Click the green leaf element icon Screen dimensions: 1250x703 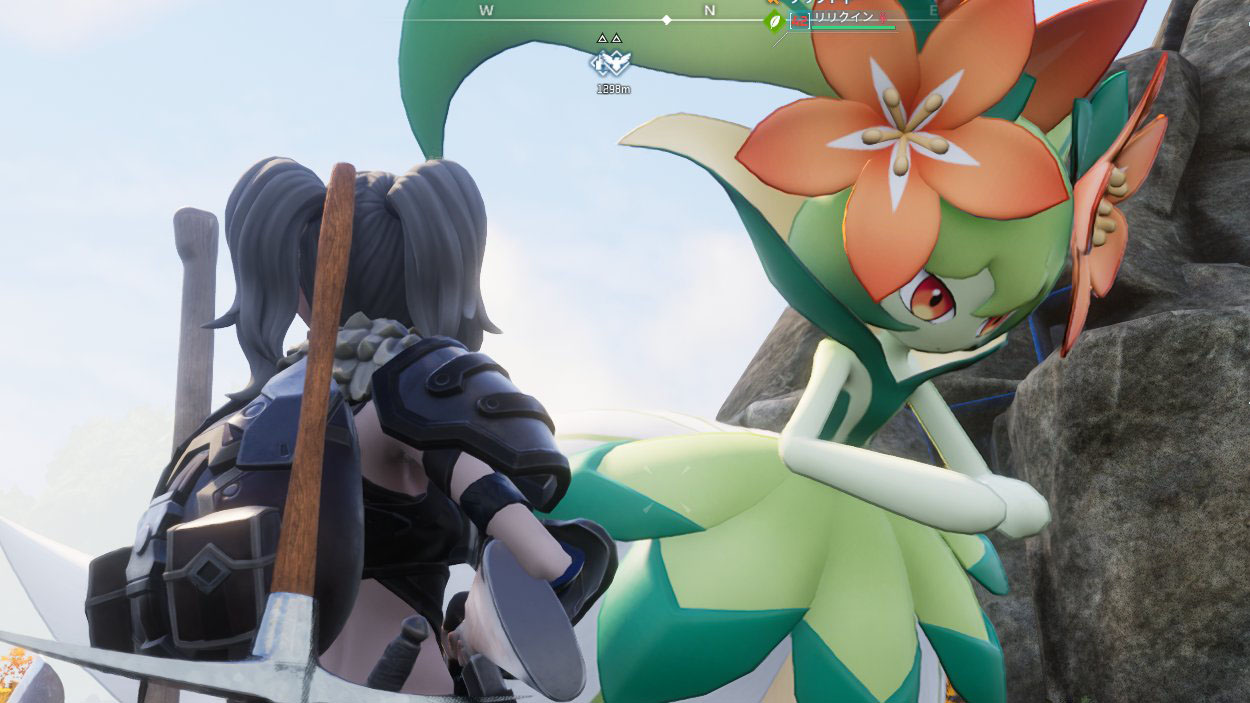775,21
